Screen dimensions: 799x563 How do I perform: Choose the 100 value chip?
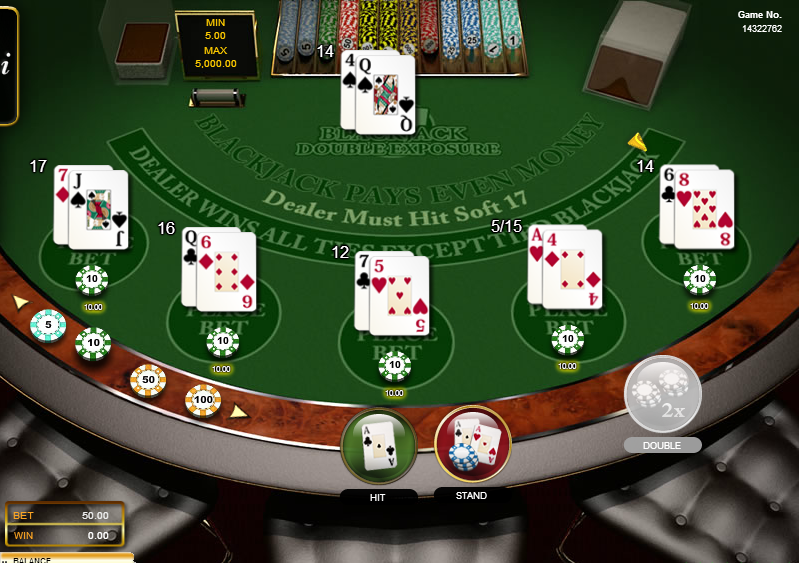click(203, 401)
